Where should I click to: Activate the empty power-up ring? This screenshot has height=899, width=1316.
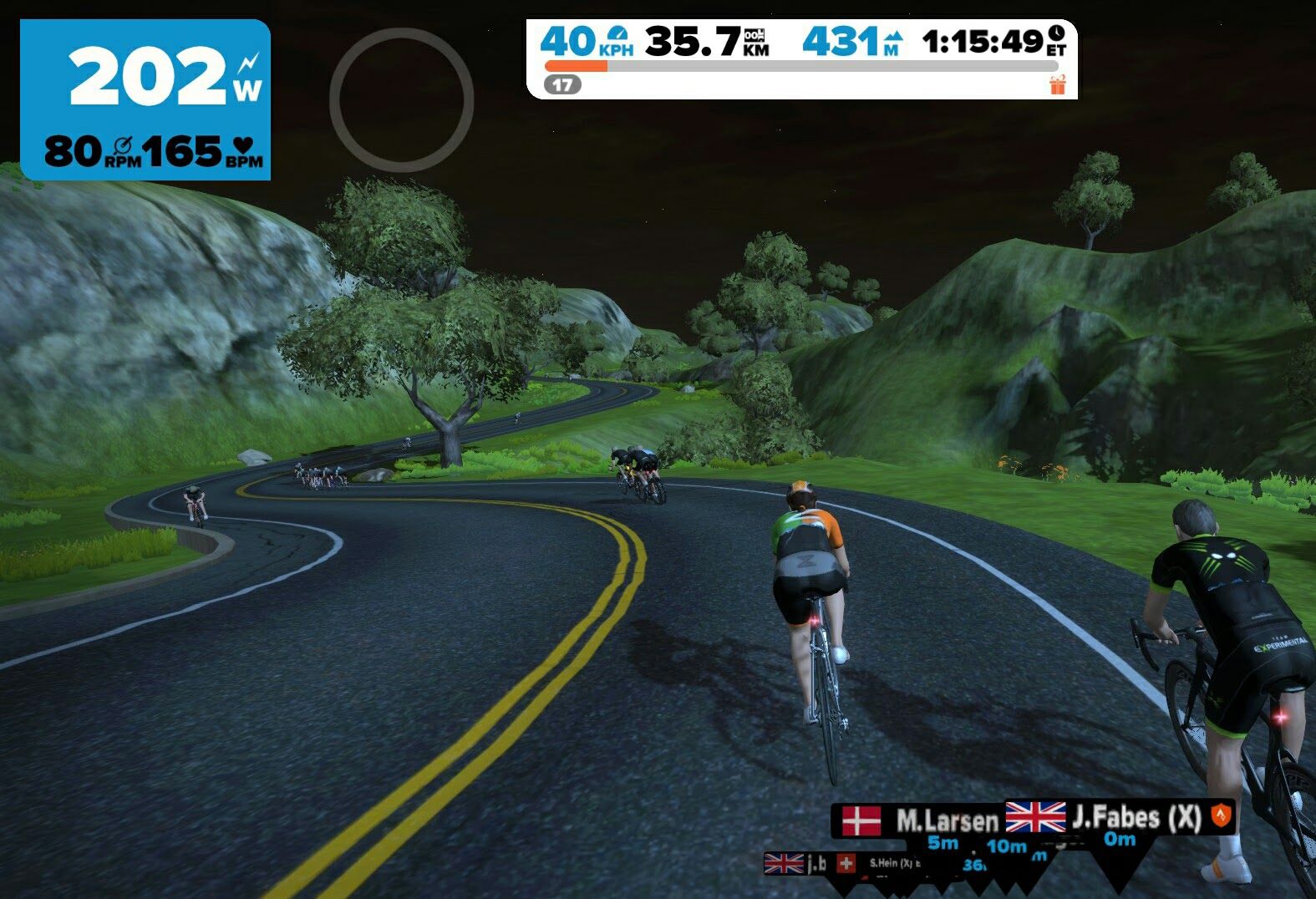(402, 100)
